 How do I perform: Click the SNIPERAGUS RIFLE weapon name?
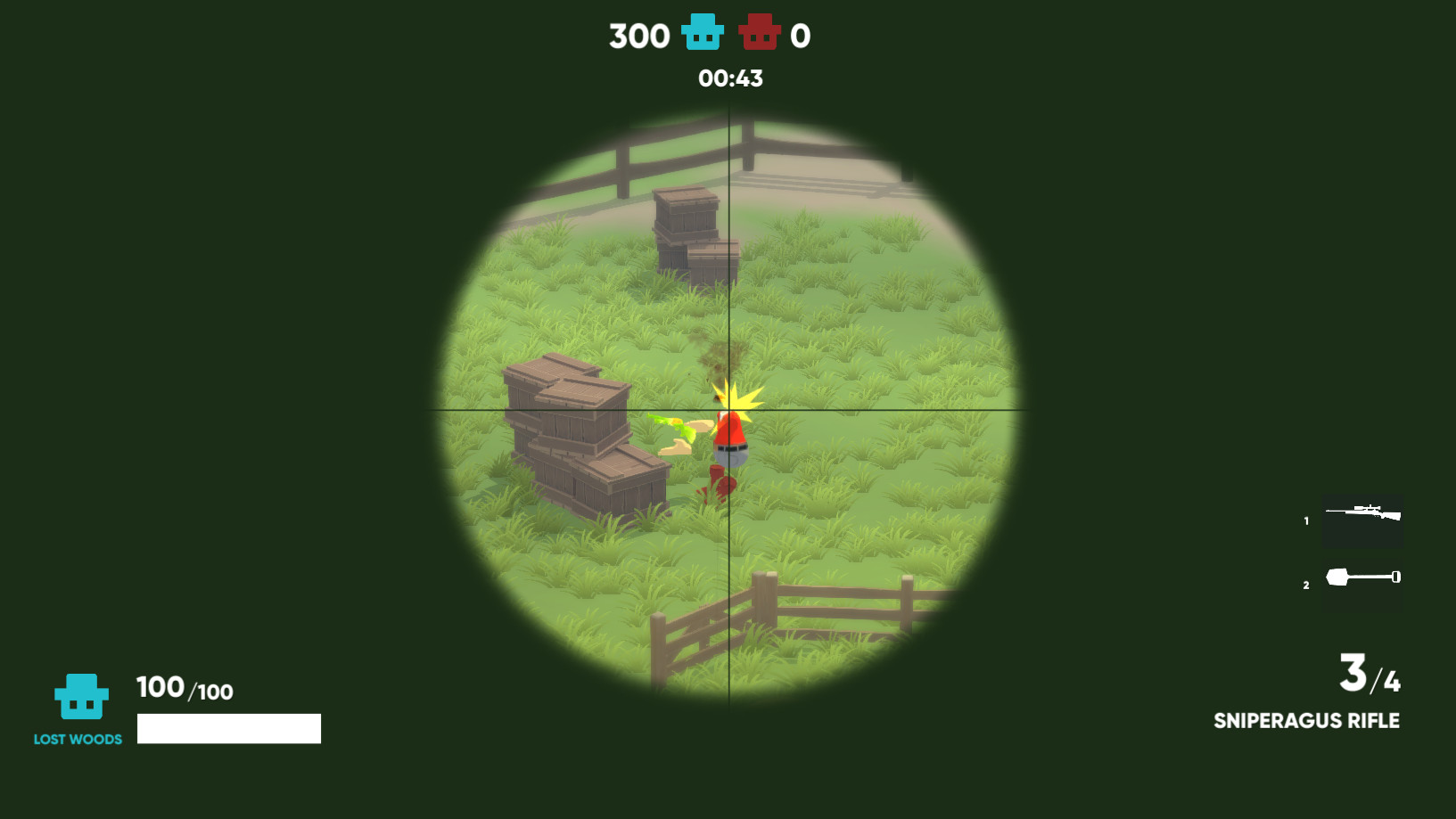coord(1307,720)
